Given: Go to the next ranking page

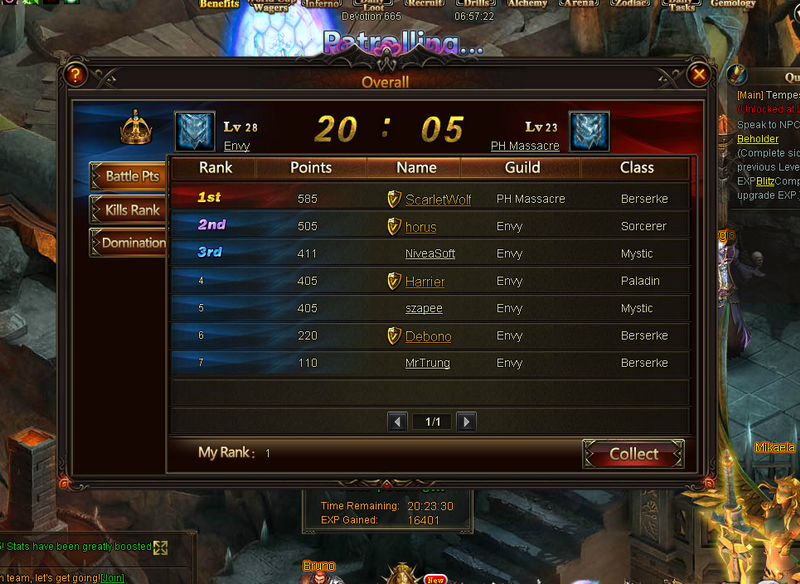Looking at the screenshot, I should [466, 422].
